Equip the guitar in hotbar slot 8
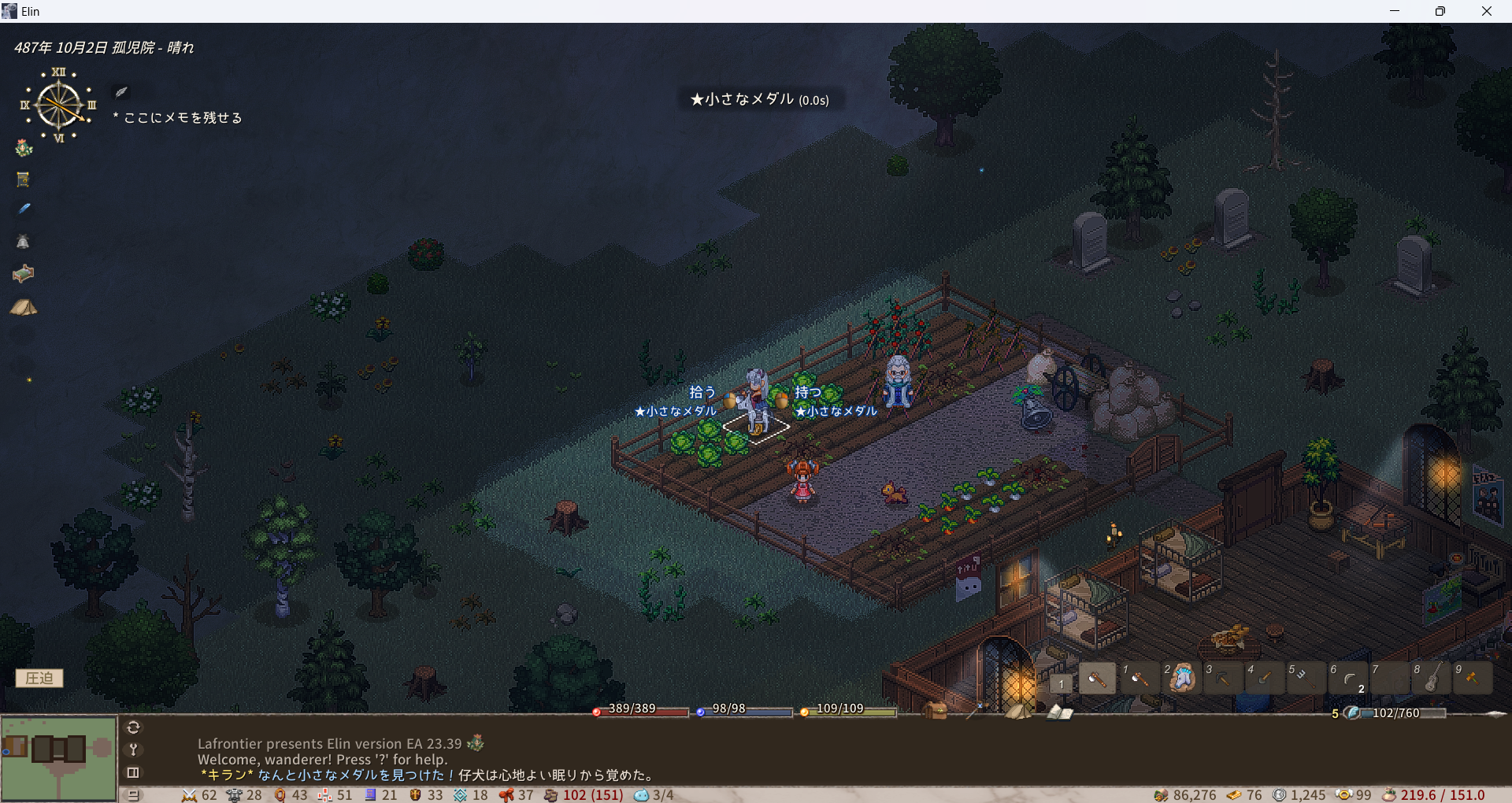Image resolution: width=1512 pixels, height=803 pixels. pos(1432,678)
